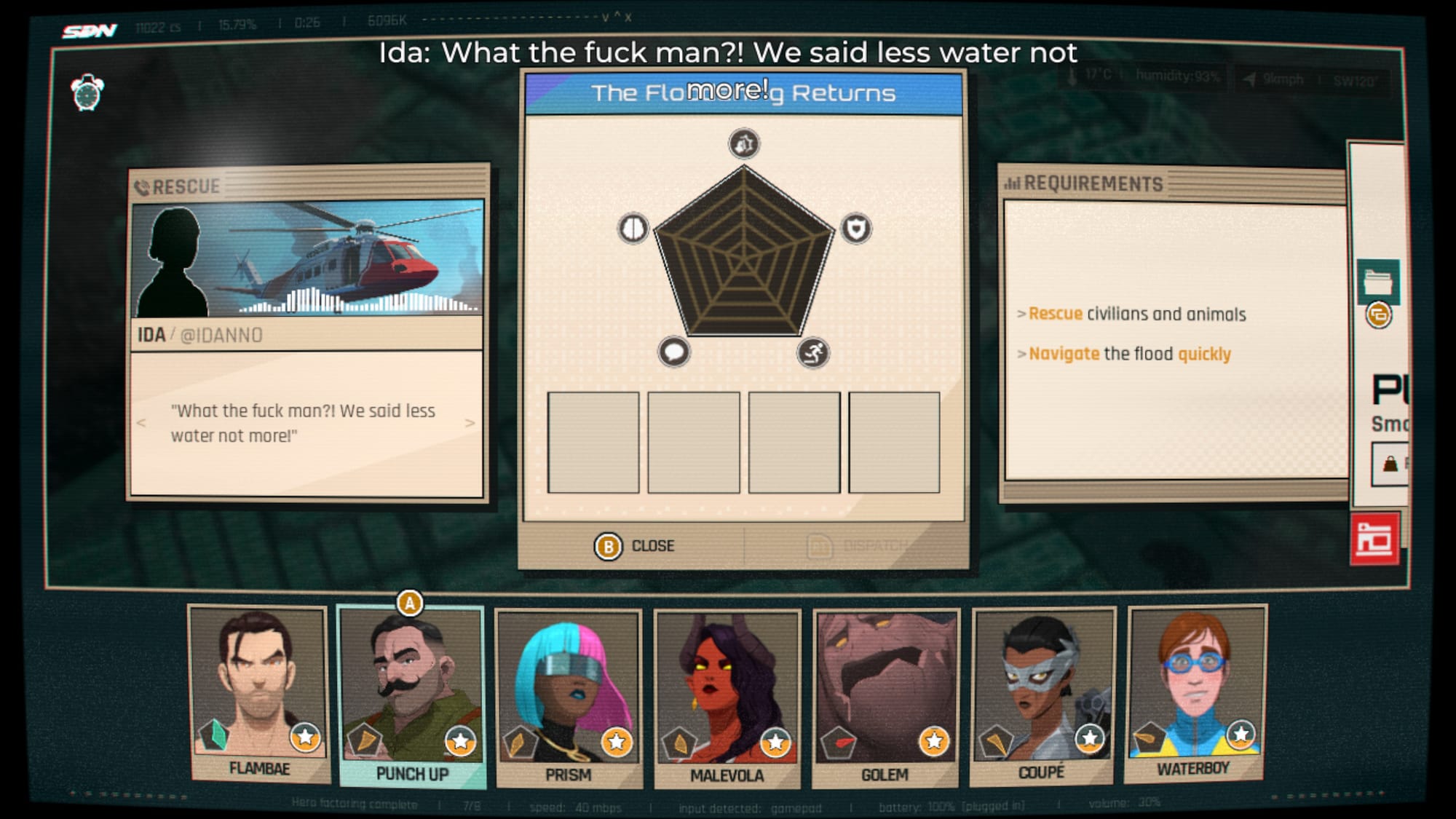Open the red roster panel button
This screenshot has width=1456, height=819.
click(1374, 539)
